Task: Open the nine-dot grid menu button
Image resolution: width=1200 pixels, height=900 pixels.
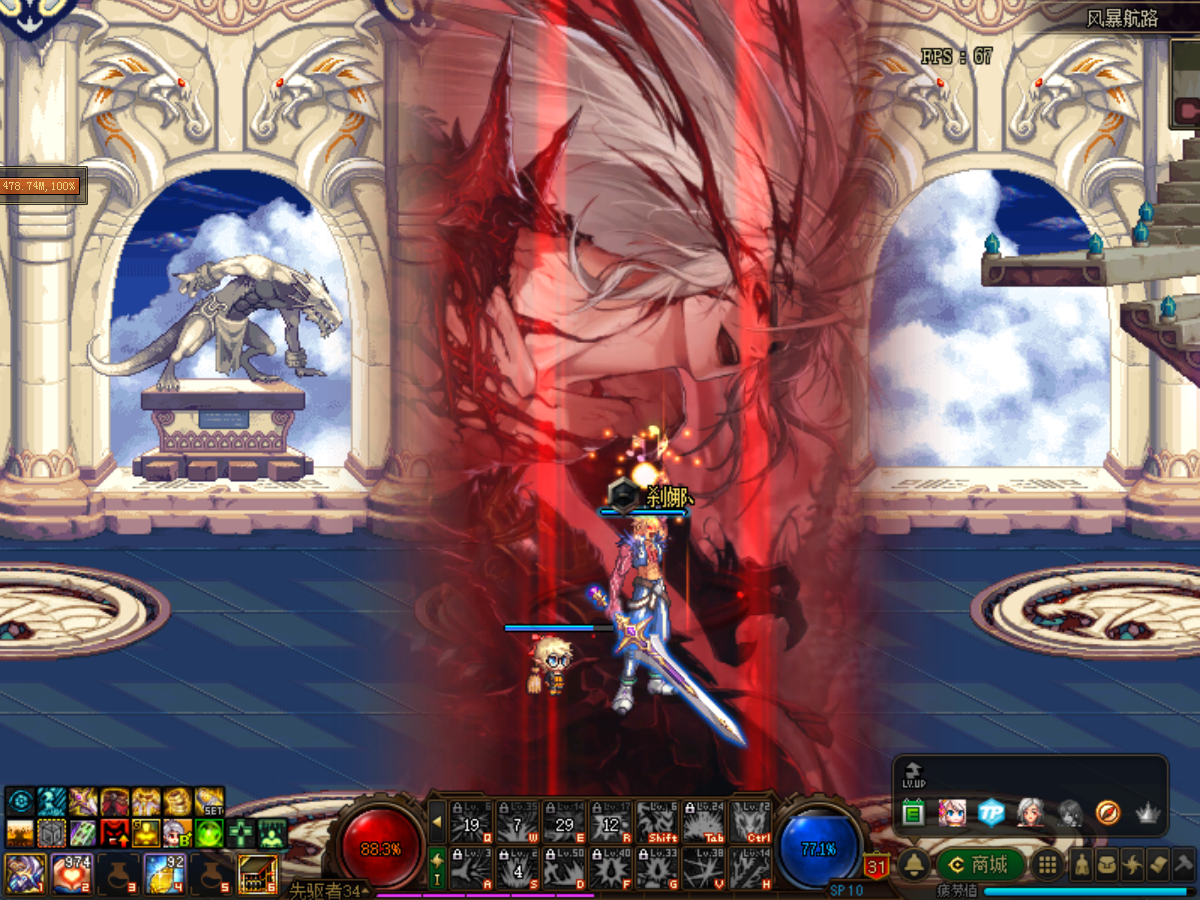Action: click(x=1046, y=865)
